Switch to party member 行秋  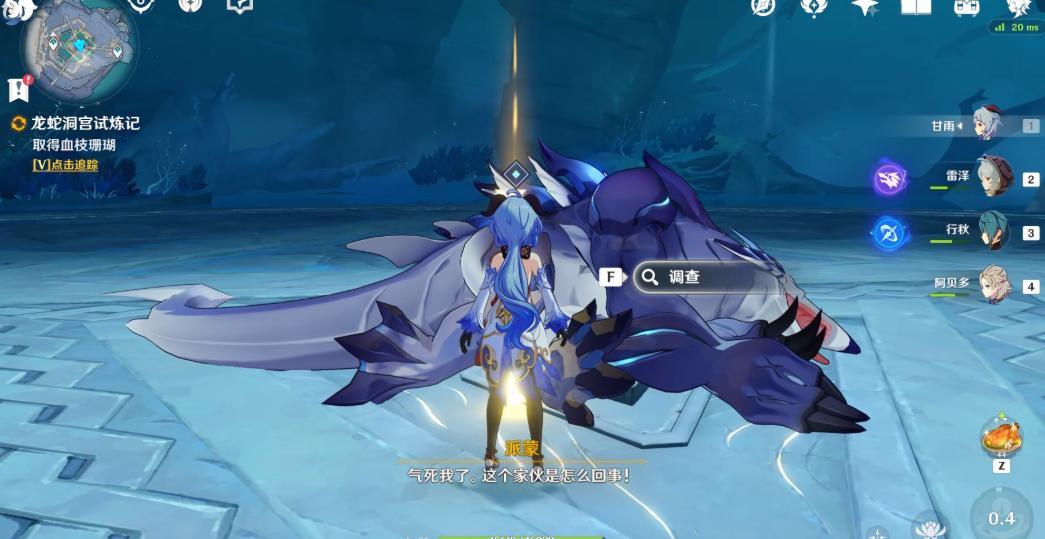pos(994,230)
